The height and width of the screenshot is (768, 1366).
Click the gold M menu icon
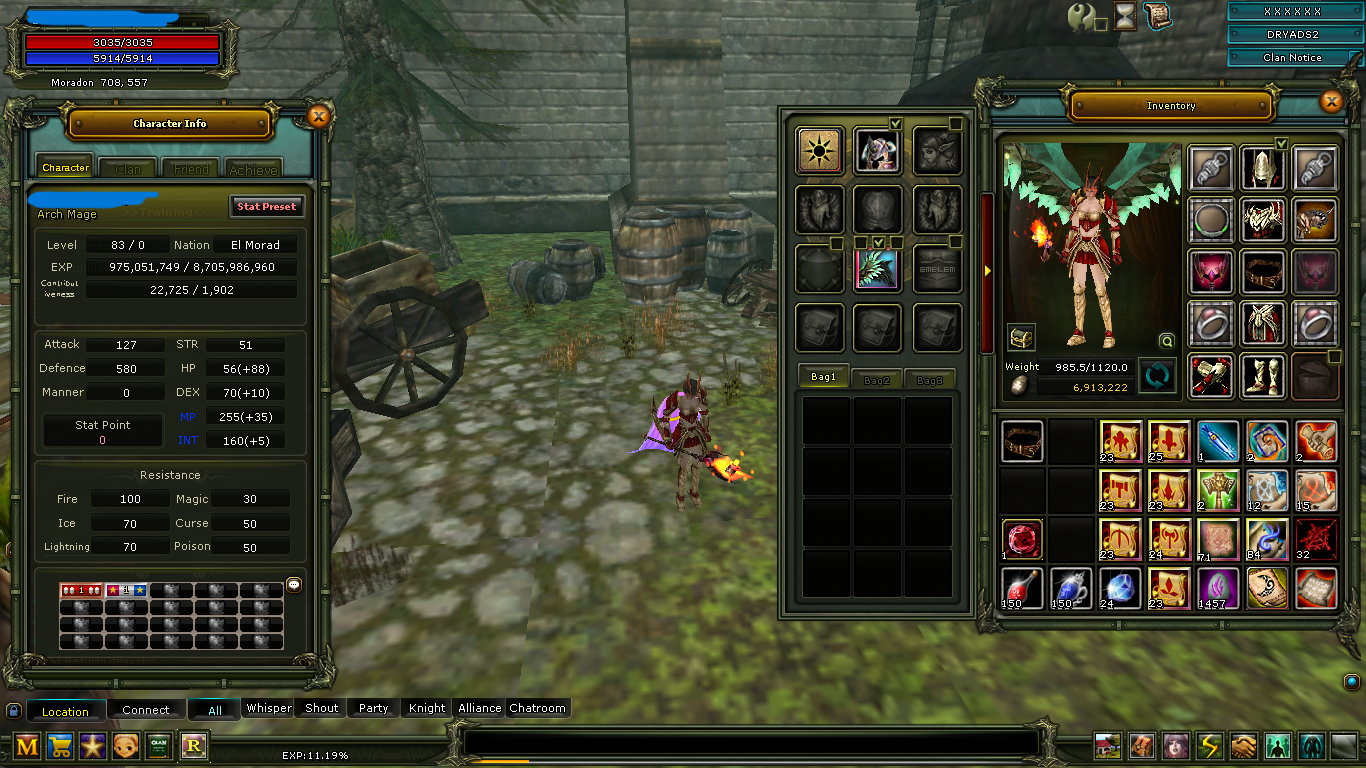pos(27,745)
